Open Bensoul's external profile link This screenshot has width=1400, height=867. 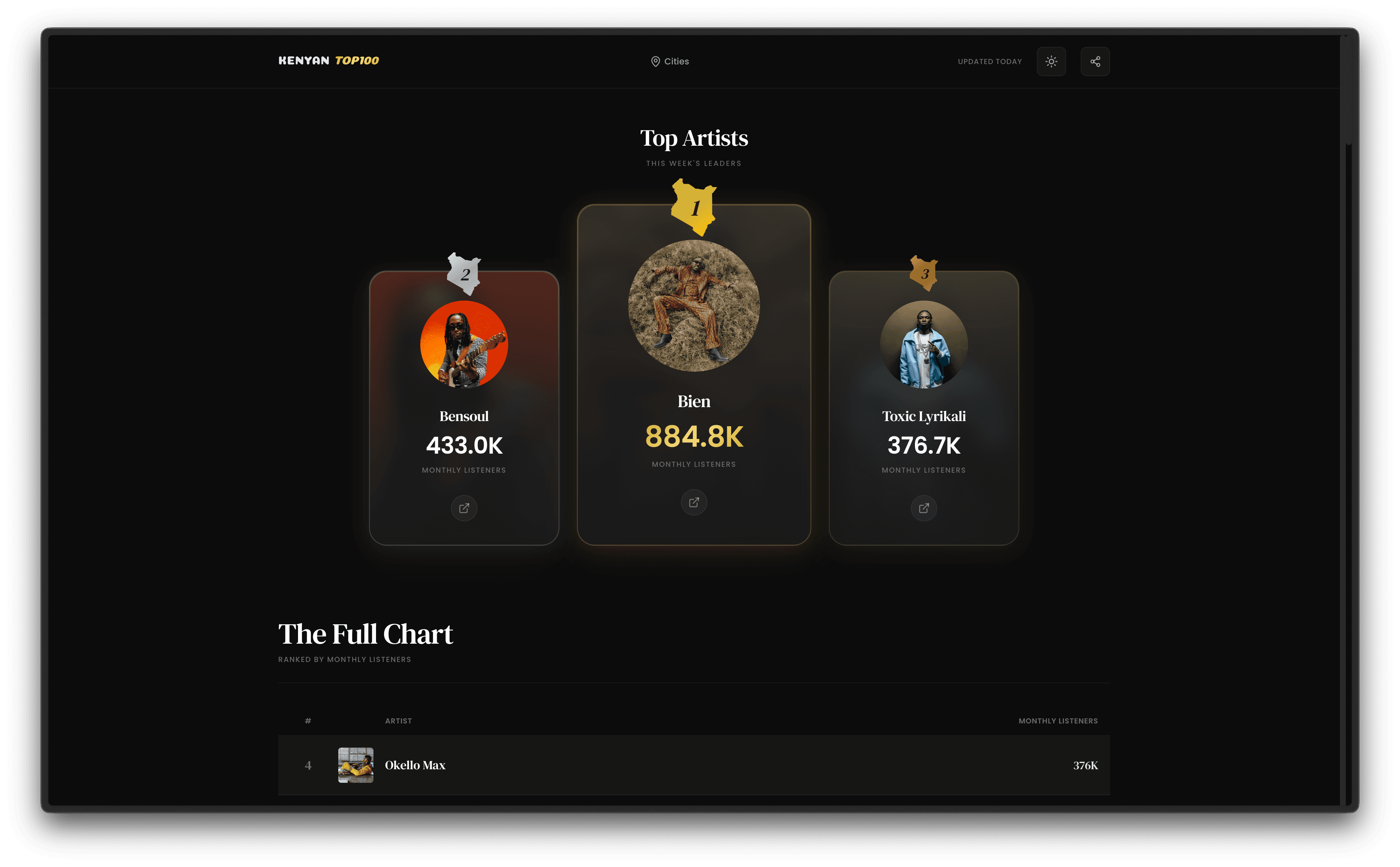[x=464, y=508]
